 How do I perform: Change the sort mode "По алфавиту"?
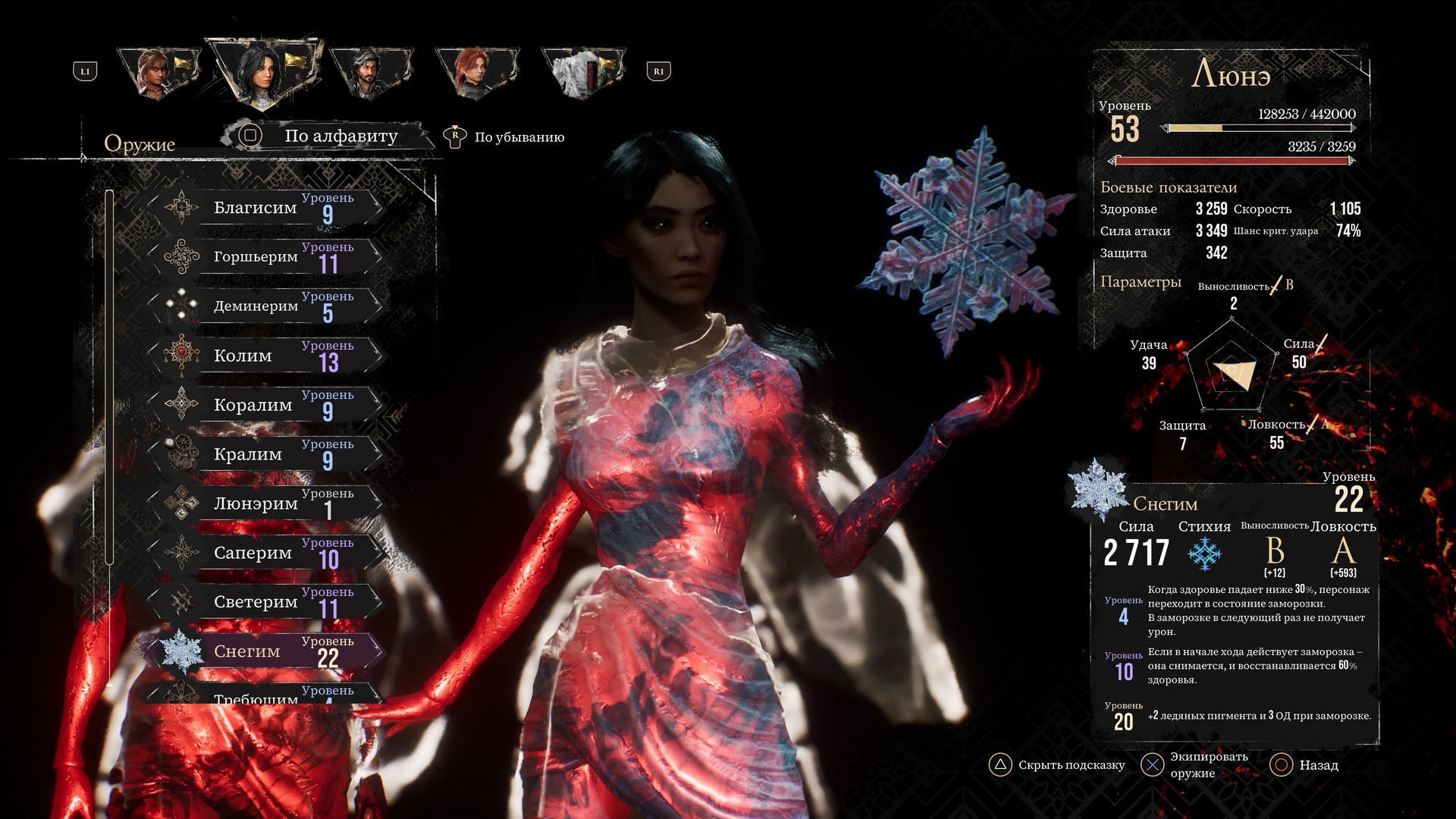point(328,136)
